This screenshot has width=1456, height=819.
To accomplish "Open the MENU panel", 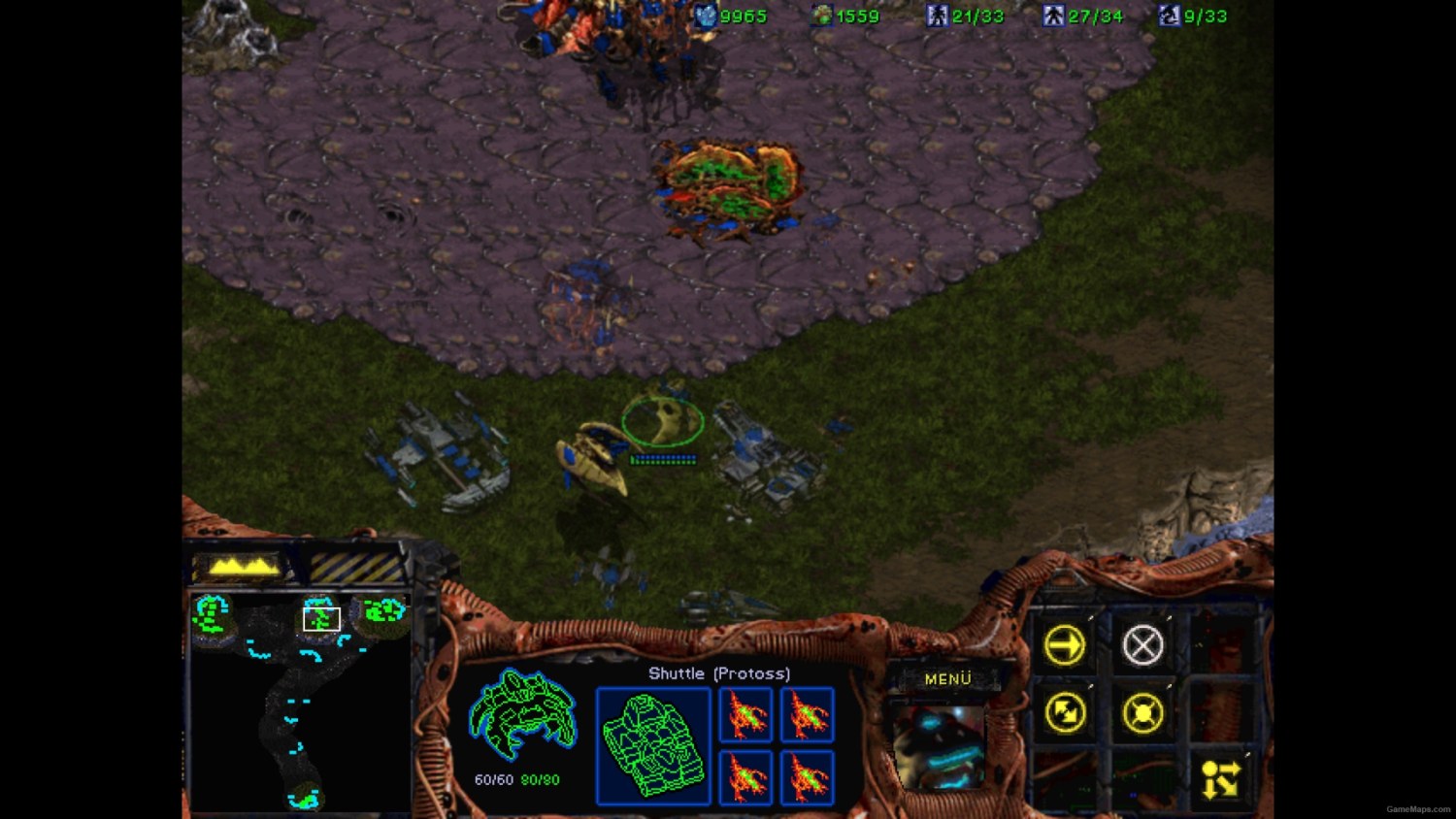I will [946, 677].
